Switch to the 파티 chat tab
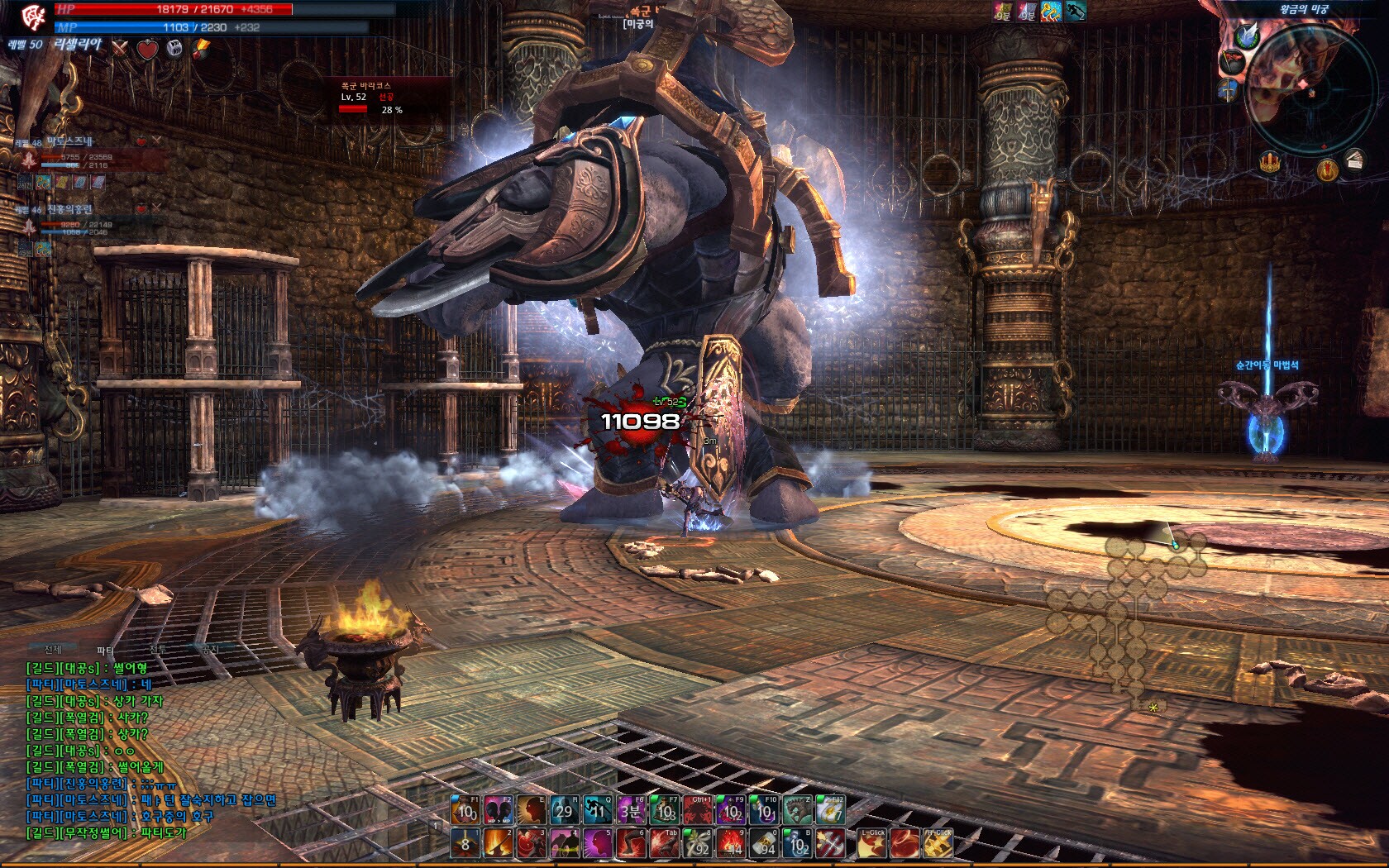The height and width of the screenshot is (868, 1389). tap(105, 651)
